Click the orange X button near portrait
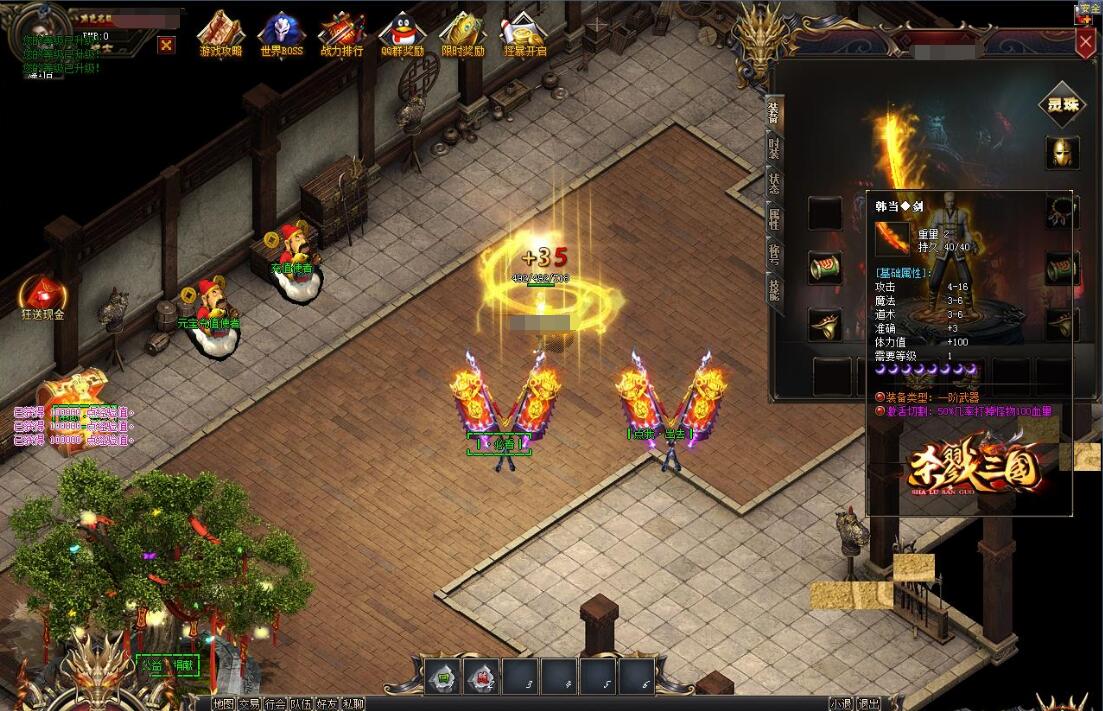This screenshot has width=1103, height=711. click(x=166, y=44)
